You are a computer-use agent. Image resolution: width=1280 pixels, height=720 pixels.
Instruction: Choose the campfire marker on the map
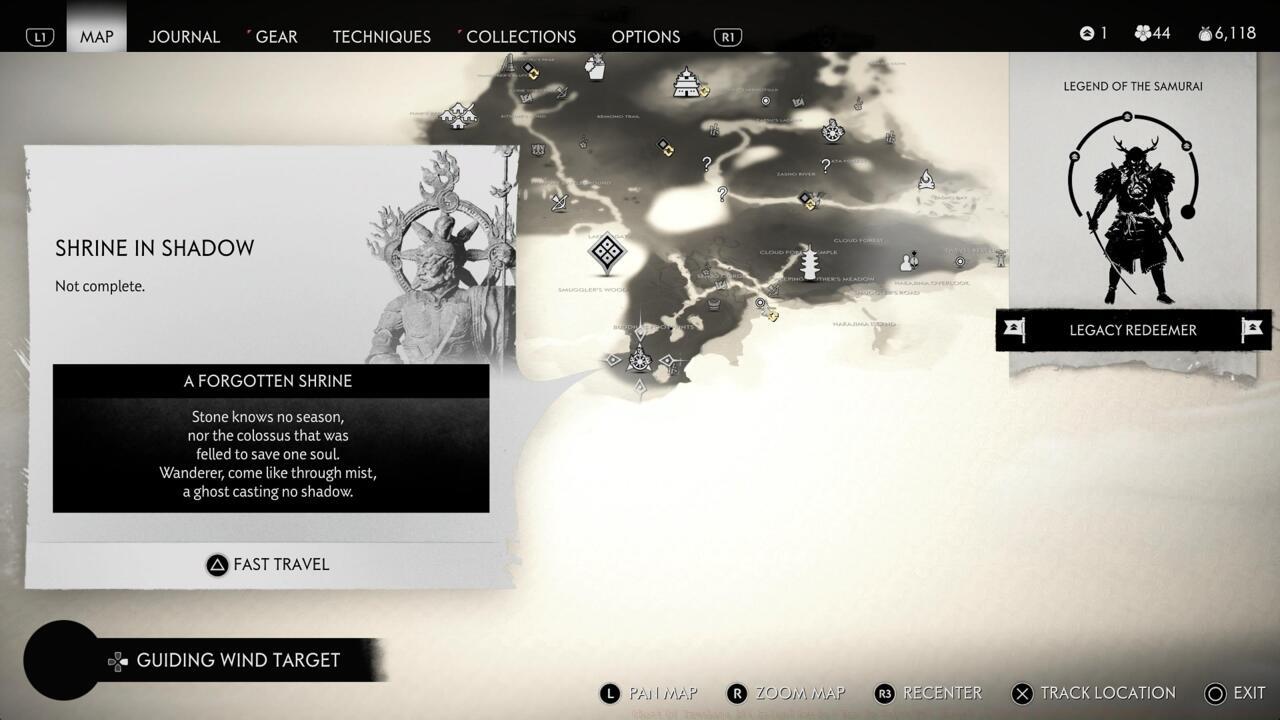pyautogui.click(x=926, y=180)
